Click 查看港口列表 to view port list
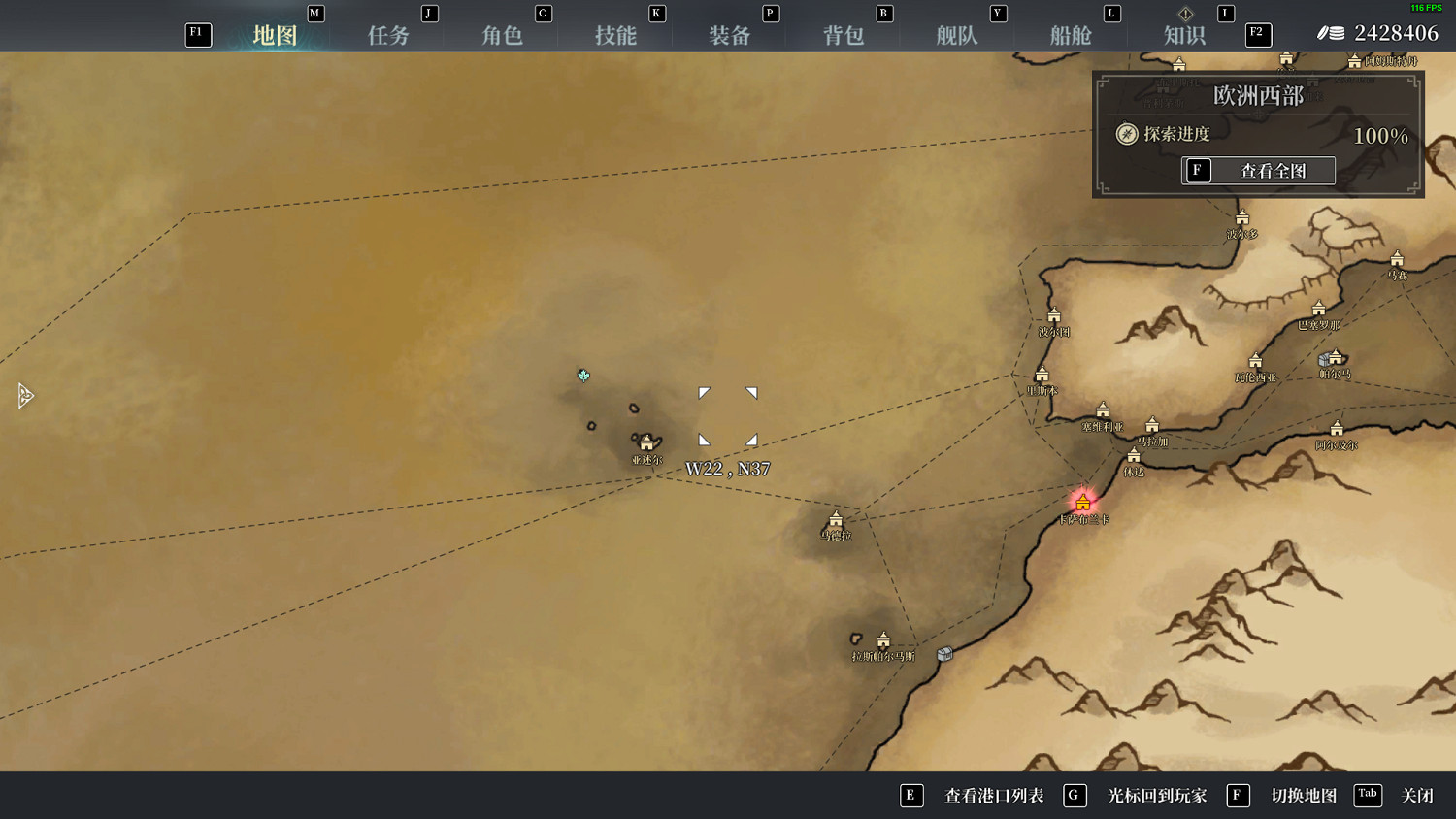The height and width of the screenshot is (819, 1456). (993, 795)
